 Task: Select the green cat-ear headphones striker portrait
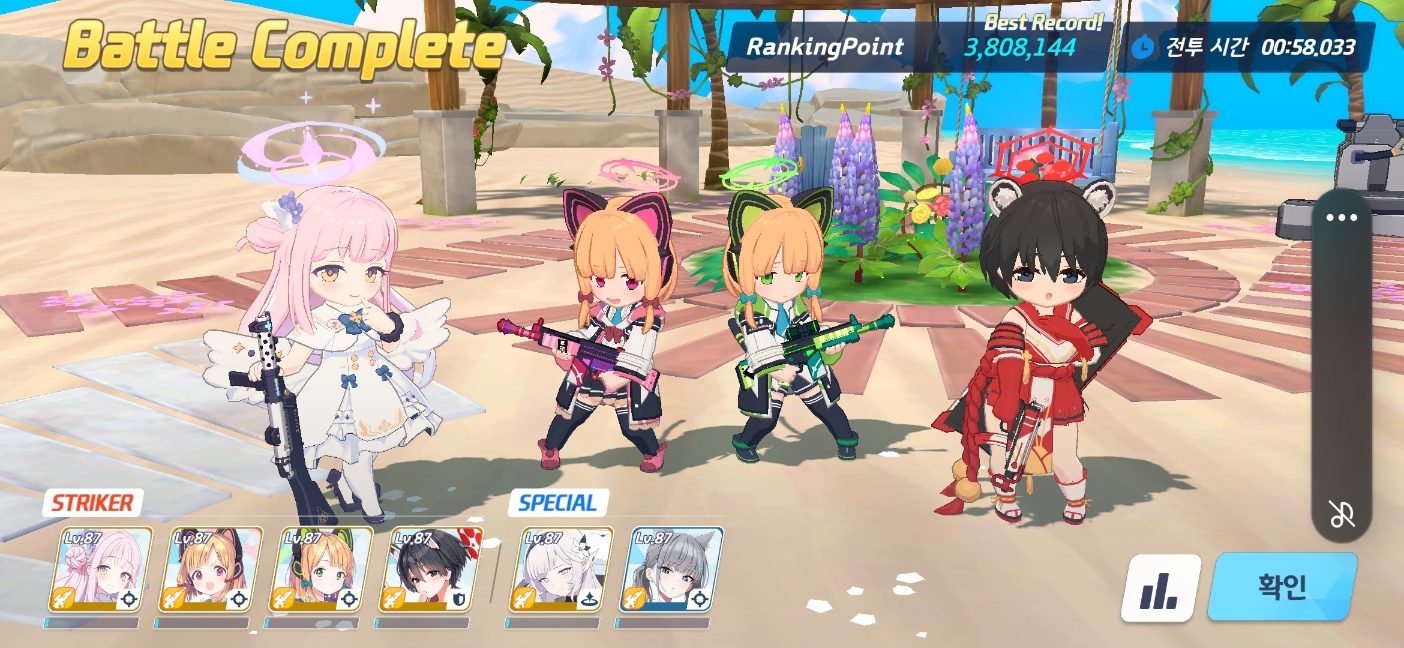tap(320, 569)
